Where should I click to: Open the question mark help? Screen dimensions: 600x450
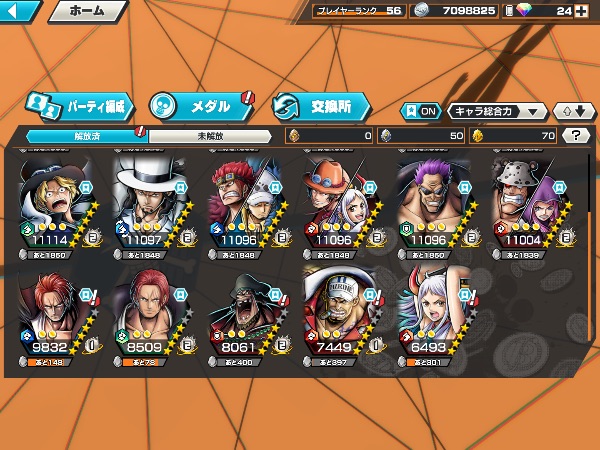(x=575, y=135)
